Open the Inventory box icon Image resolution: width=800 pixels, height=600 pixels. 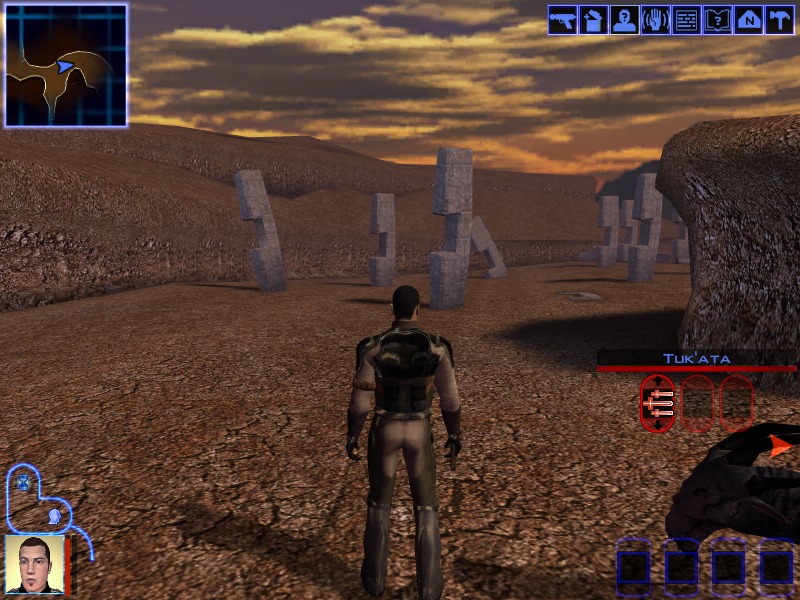tap(594, 20)
